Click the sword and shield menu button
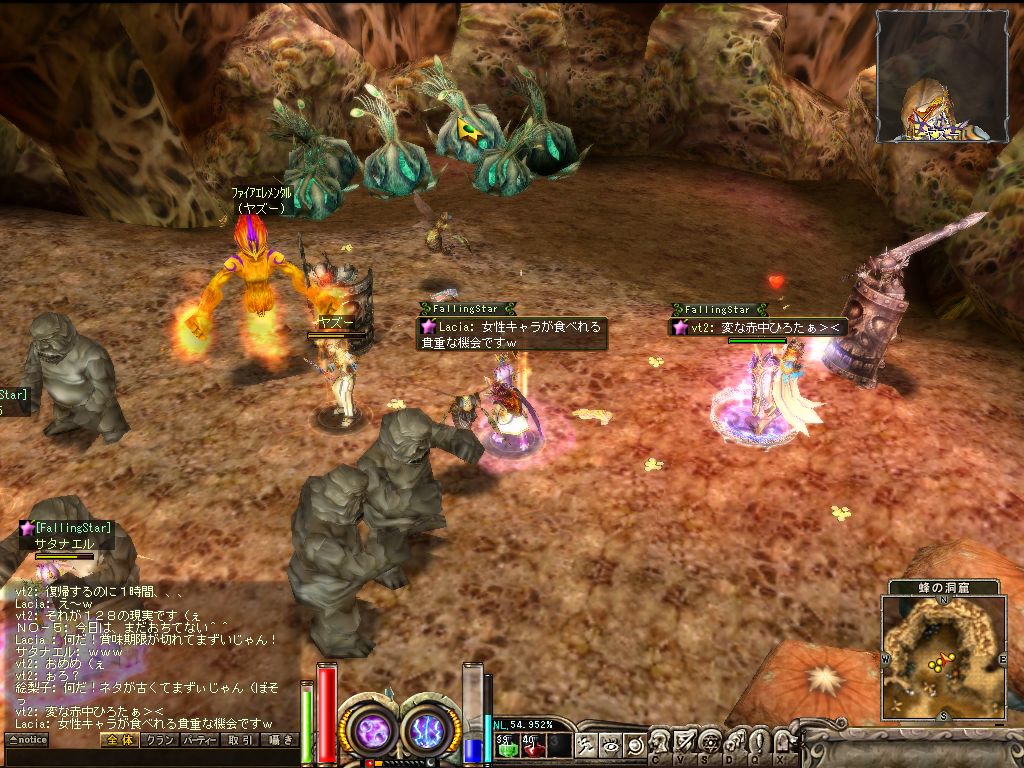Viewport: 1024px width, 768px height. (685, 741)
